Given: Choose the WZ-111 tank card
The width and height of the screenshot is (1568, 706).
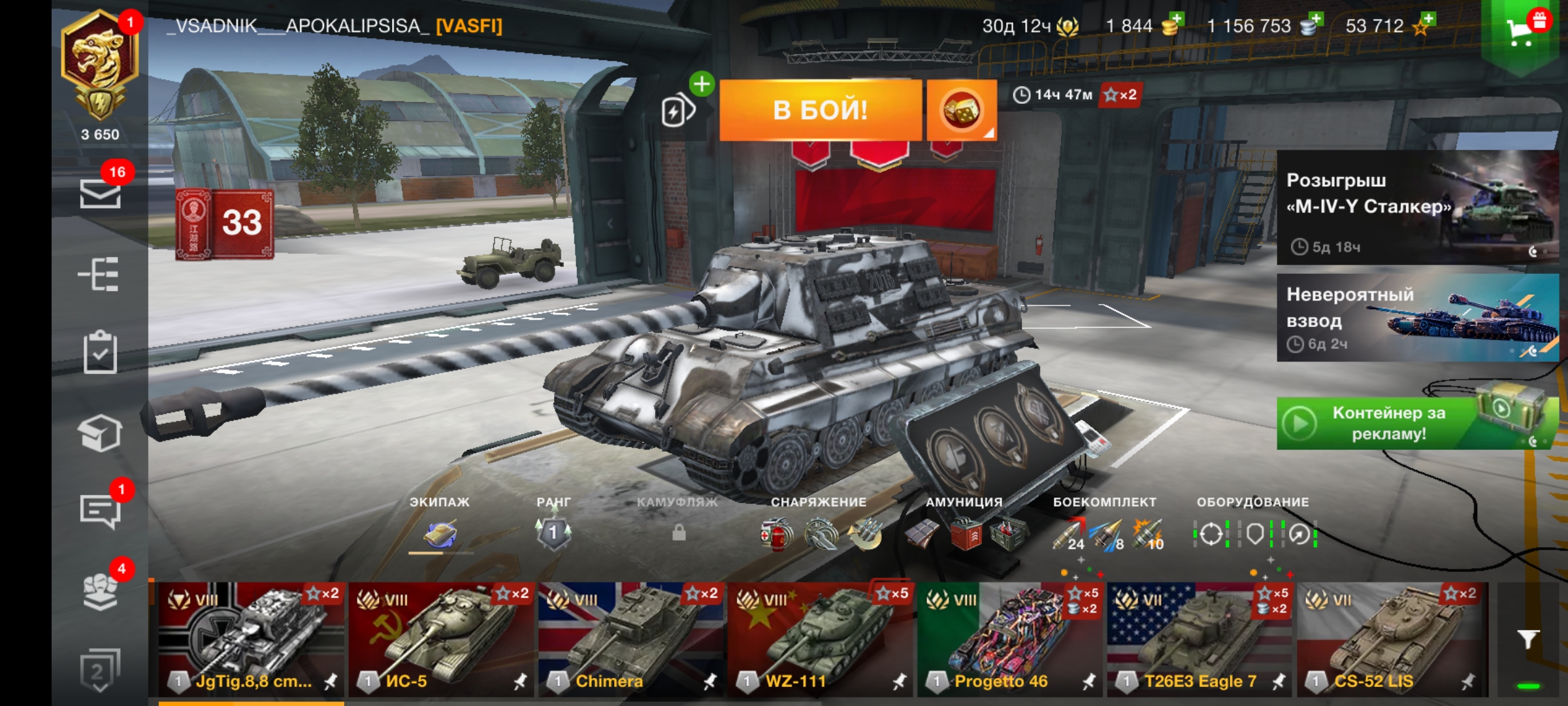Looking at the screenshot, I should (820, 639).
